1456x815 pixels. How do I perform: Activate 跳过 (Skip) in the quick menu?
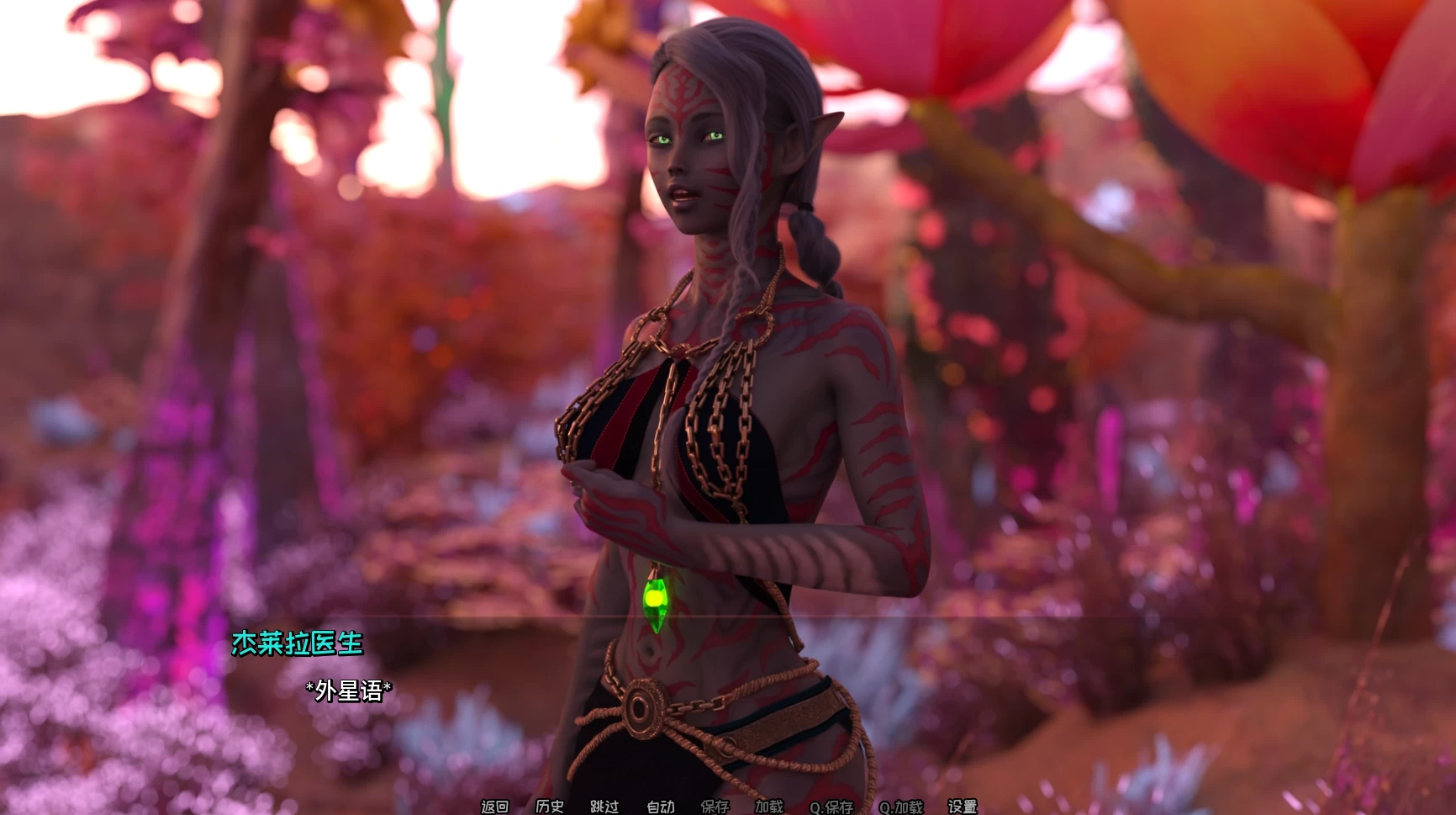point(604,807)
